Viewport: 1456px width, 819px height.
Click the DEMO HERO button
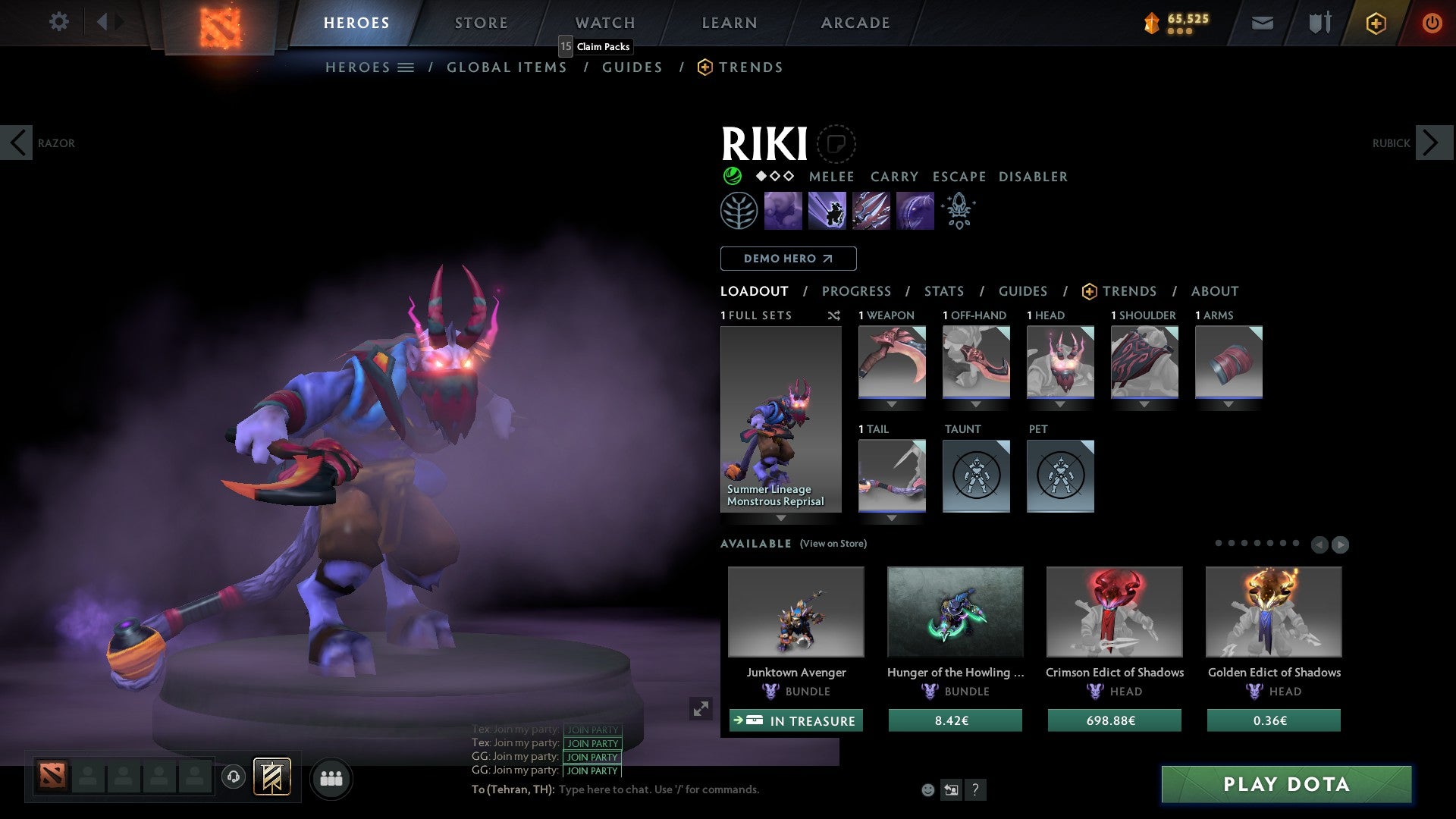click(x=787, y=259)
